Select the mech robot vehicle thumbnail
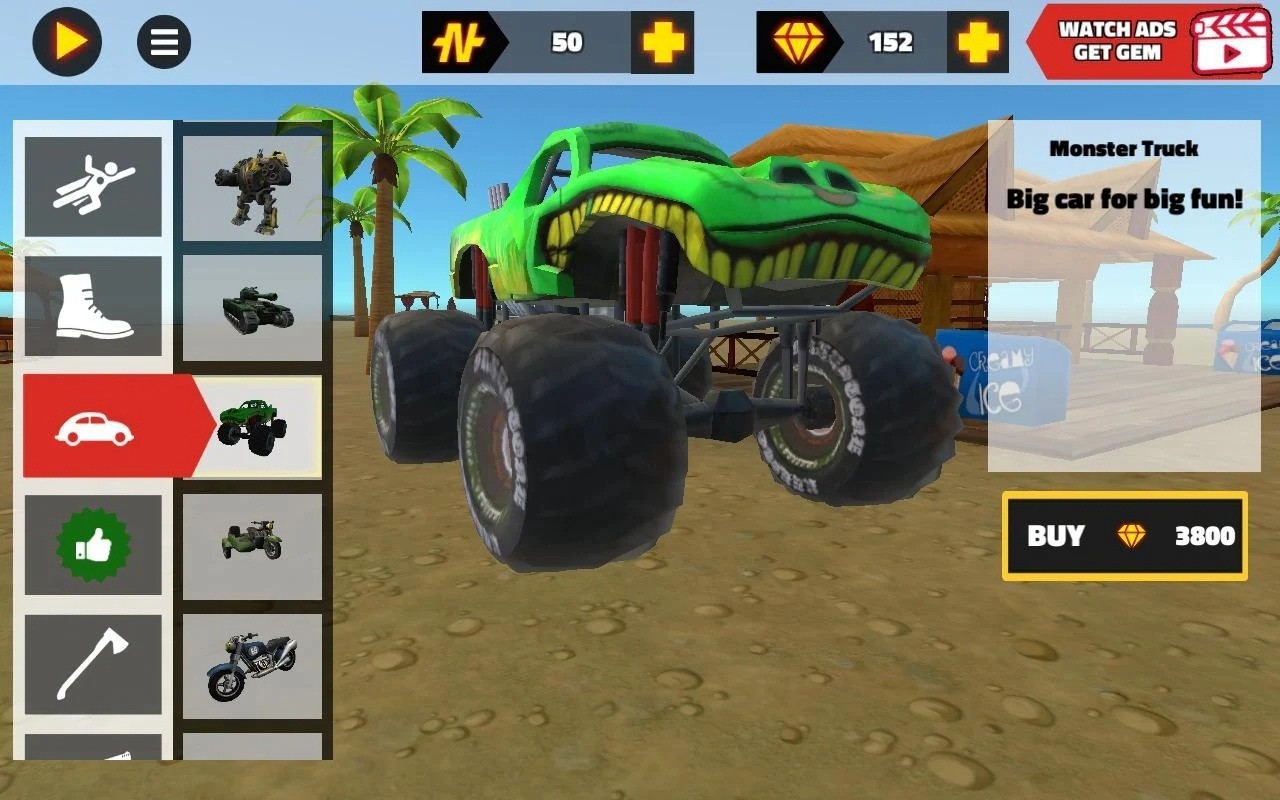Viewport: 1280px width, 800px height. pos(251,186)
